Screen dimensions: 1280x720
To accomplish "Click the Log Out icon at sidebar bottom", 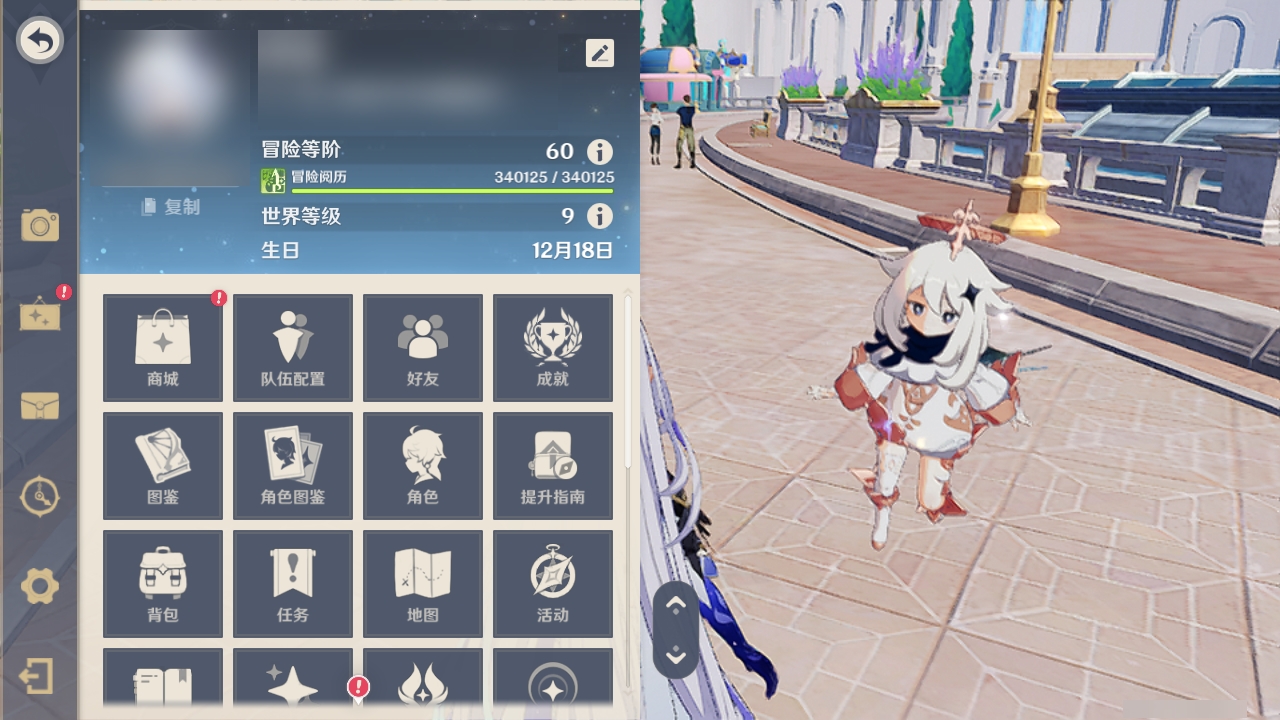I will tap(38, 676).
